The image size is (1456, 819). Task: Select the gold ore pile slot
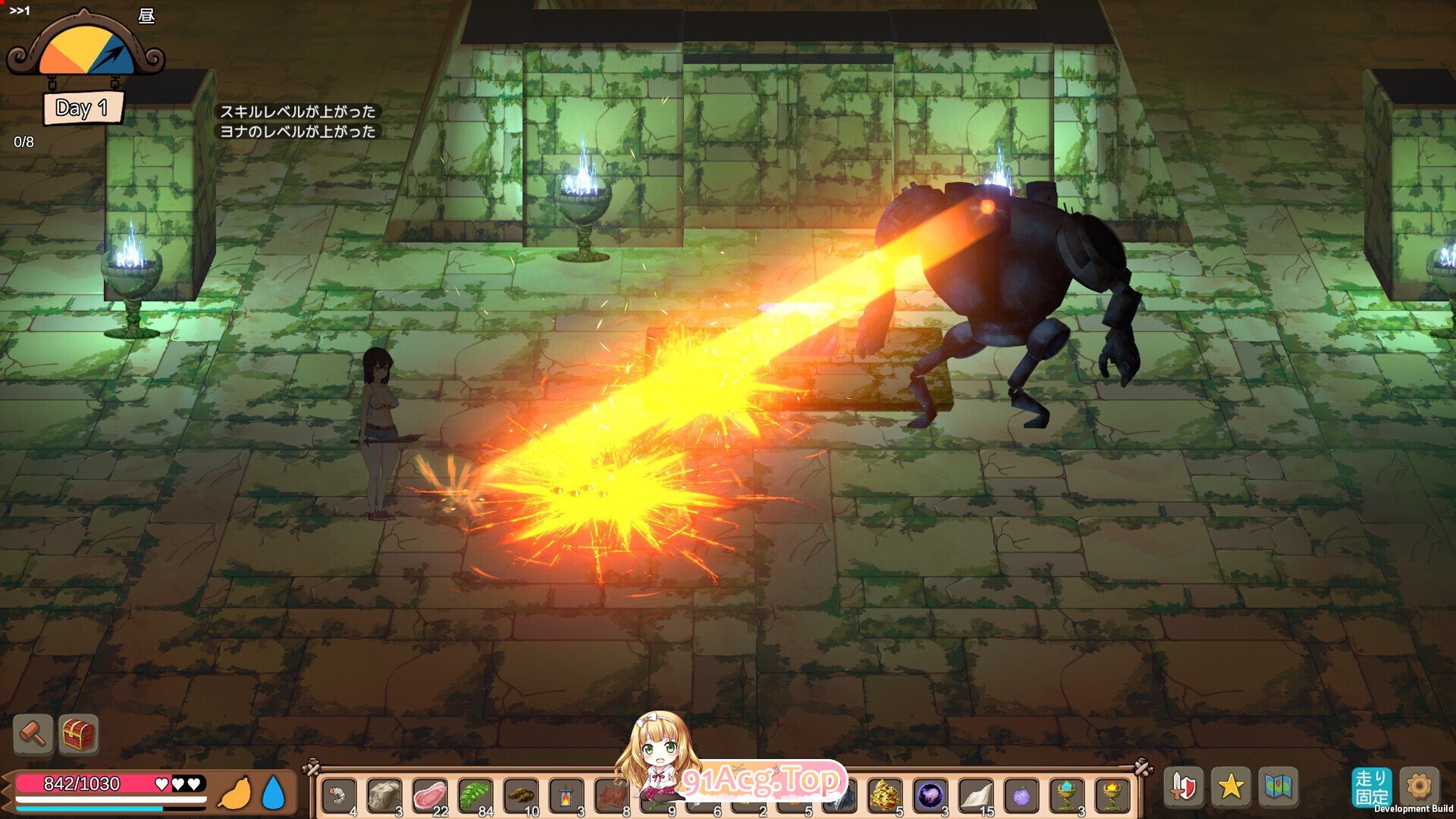click(x=885, y=796)
